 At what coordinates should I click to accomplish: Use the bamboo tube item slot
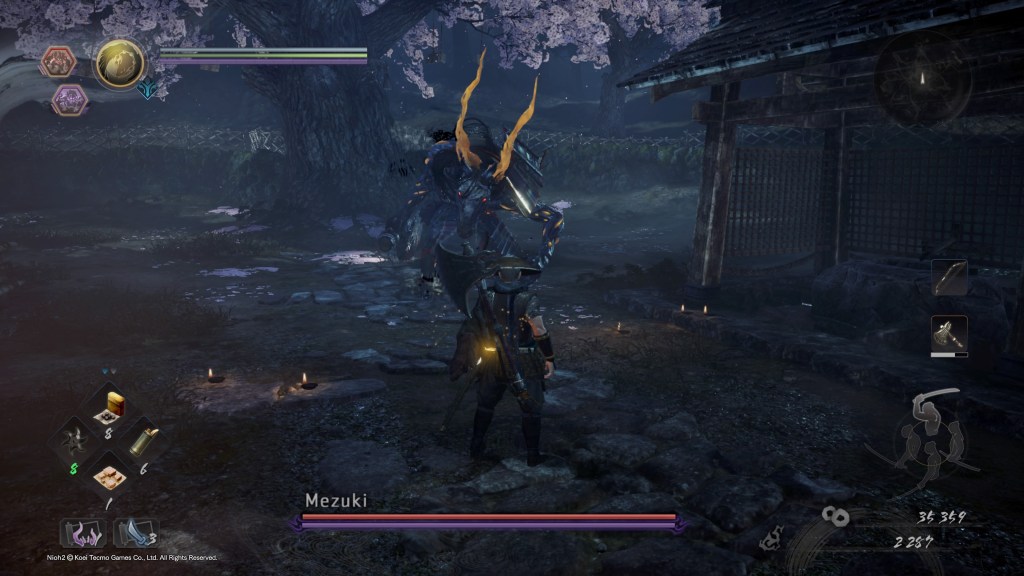[x=143, y=441]
